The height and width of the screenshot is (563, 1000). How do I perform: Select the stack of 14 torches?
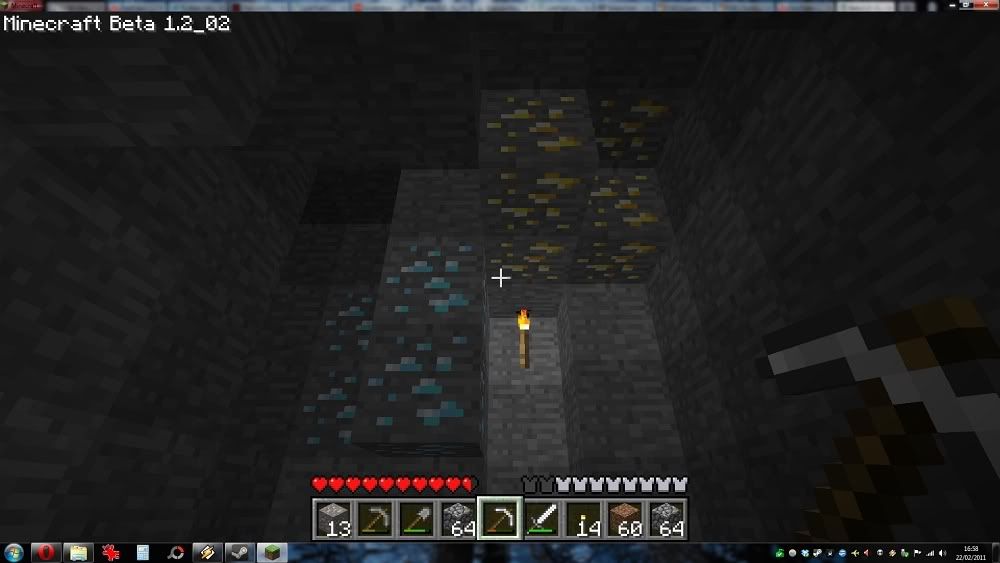click(582, 519)
